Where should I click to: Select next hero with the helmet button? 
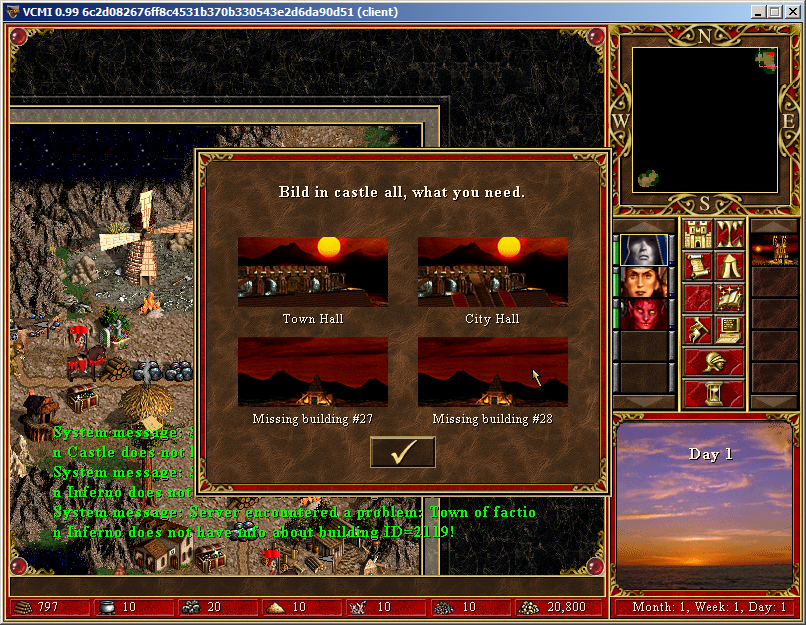[x=714, y=362]
